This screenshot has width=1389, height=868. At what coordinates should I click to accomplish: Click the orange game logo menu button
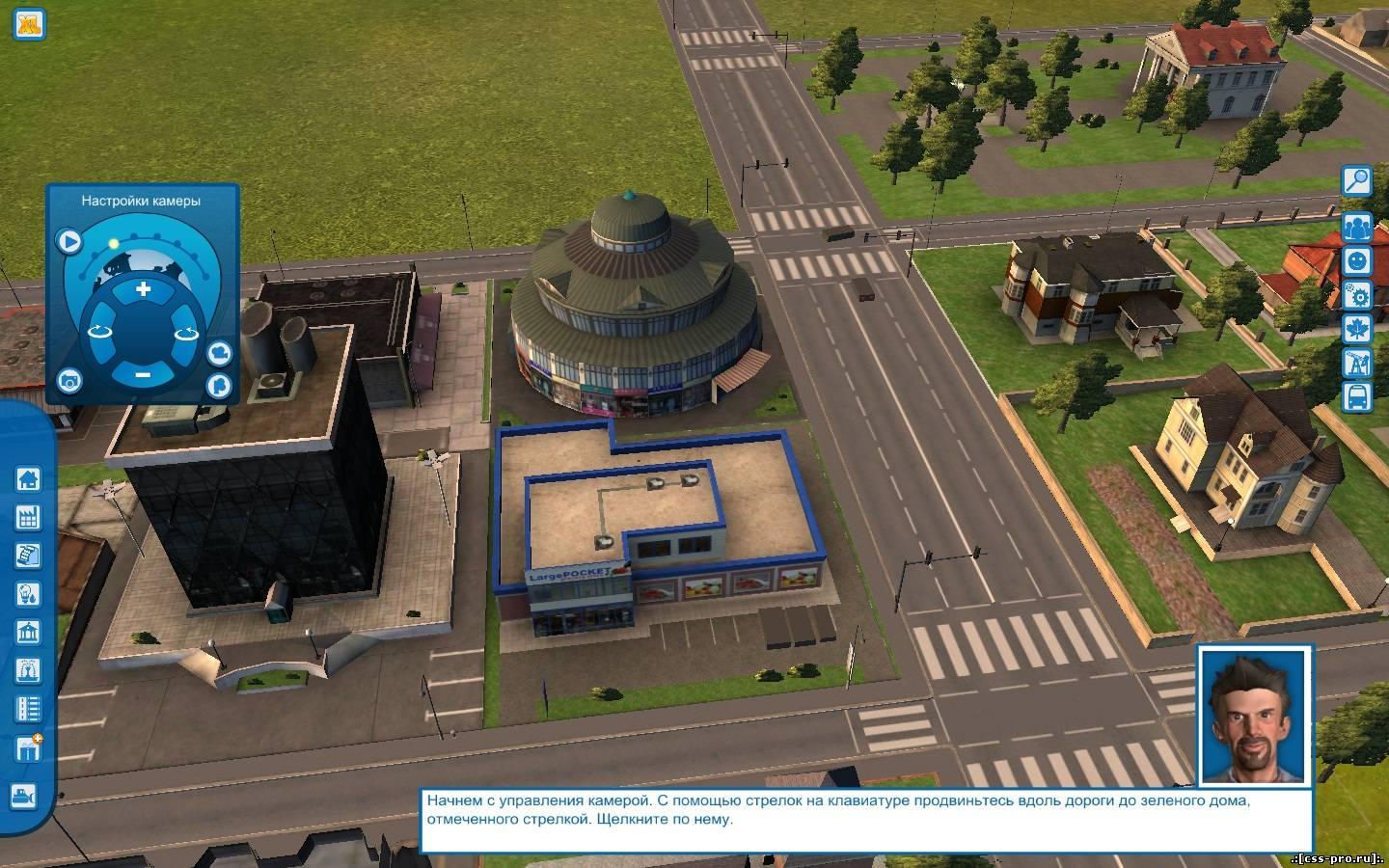[29, 23]
